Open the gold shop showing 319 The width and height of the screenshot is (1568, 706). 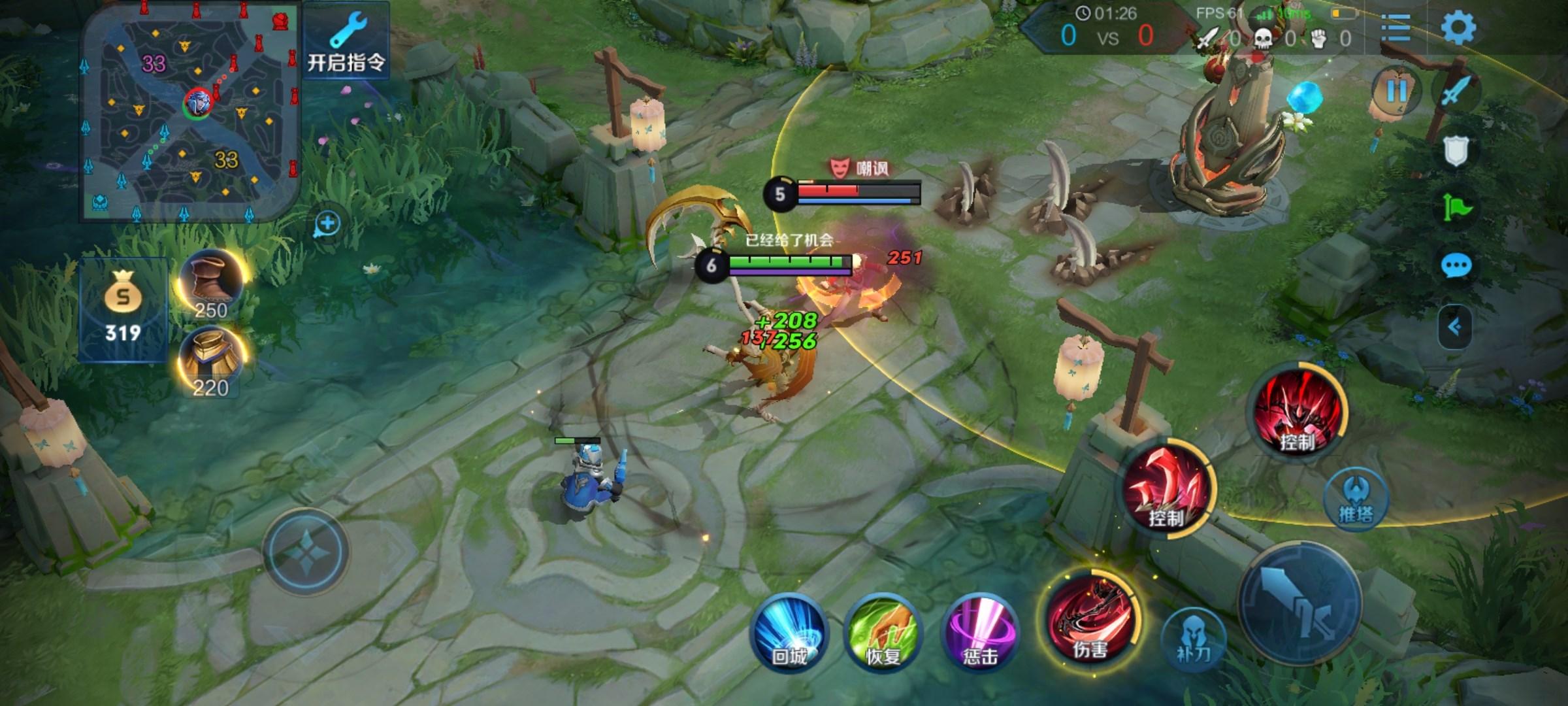(x=123, y=311)
